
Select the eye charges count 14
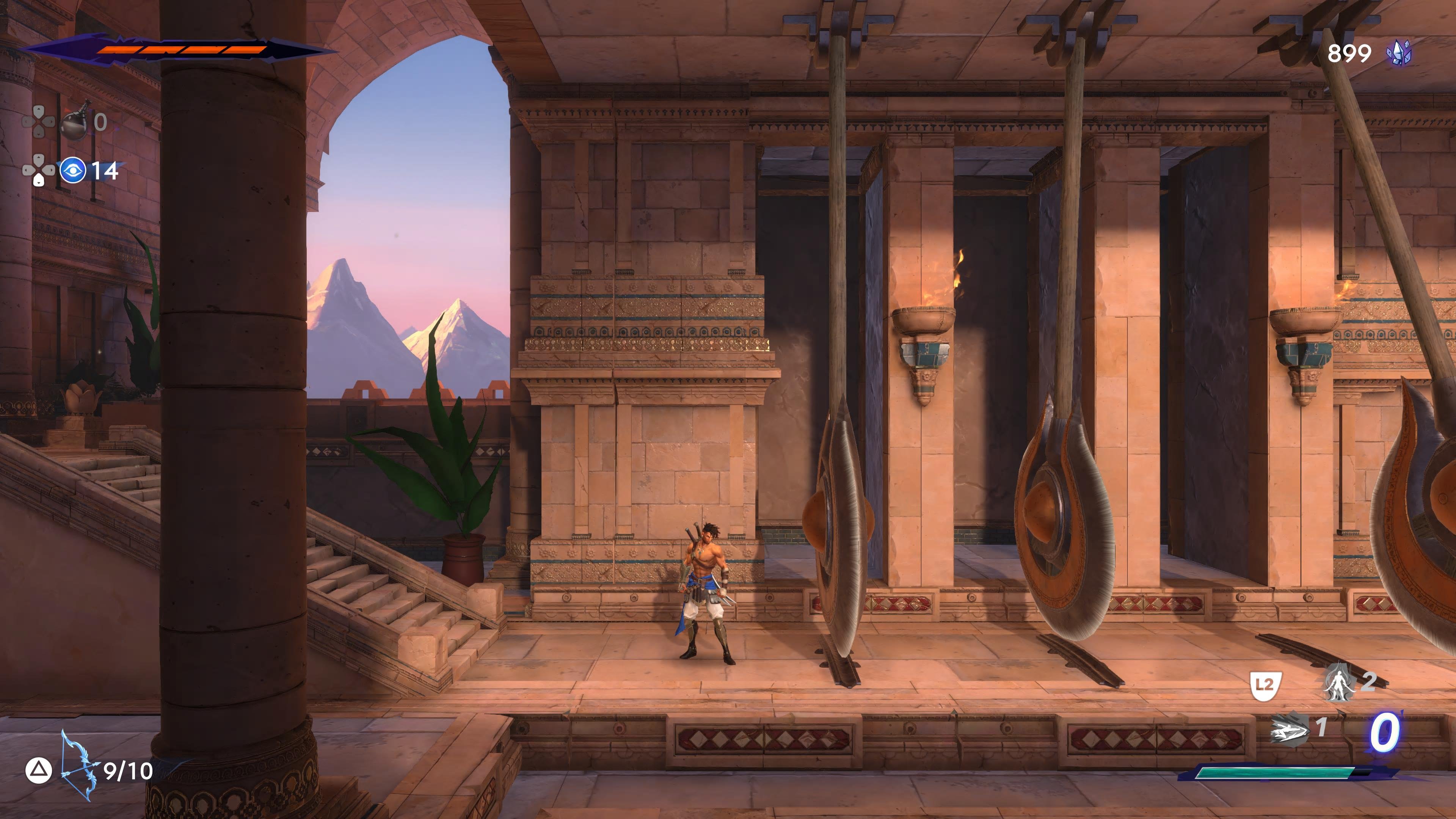click(105, 171)
